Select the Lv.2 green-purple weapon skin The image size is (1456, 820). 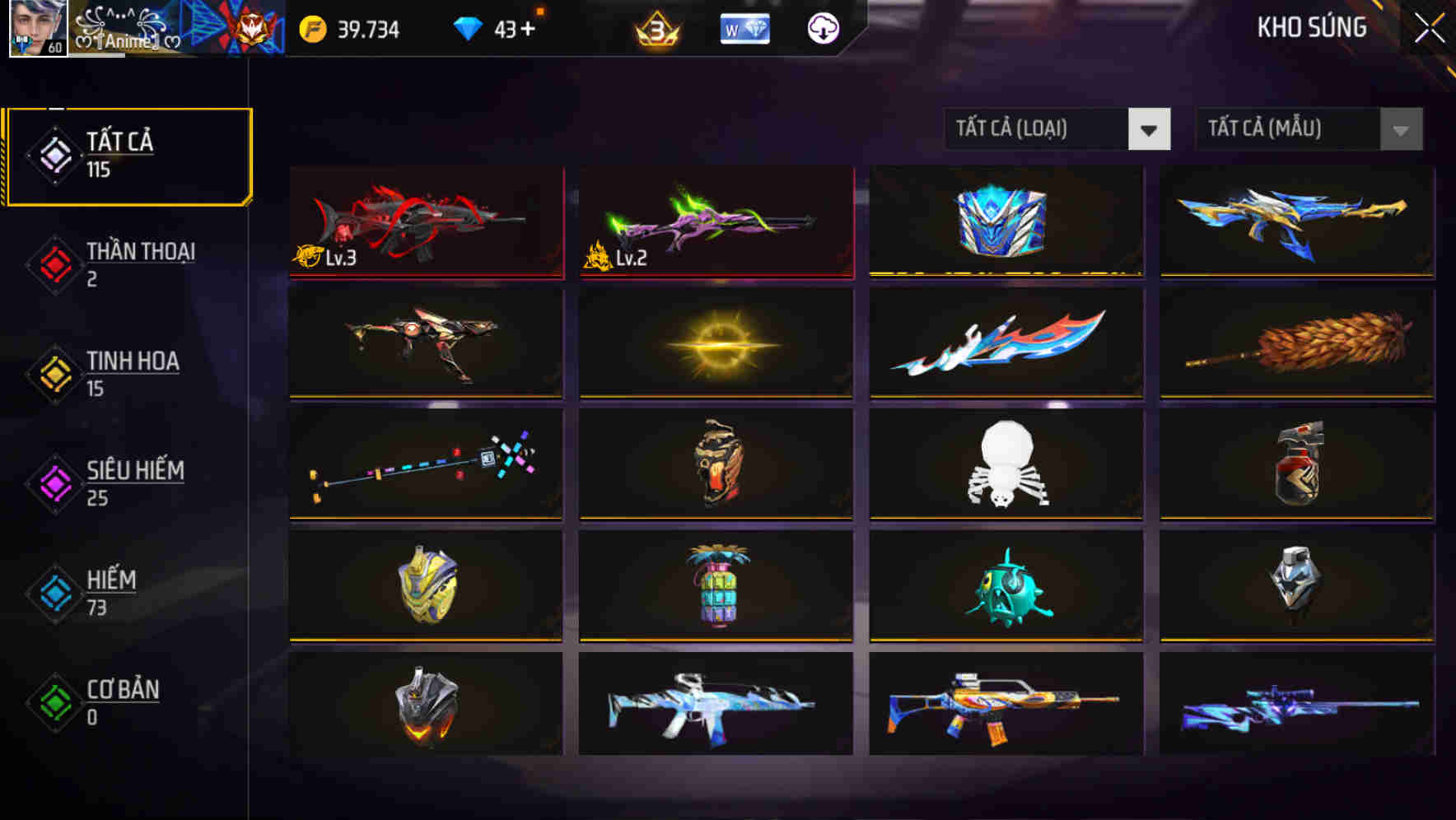click(715, 222)
